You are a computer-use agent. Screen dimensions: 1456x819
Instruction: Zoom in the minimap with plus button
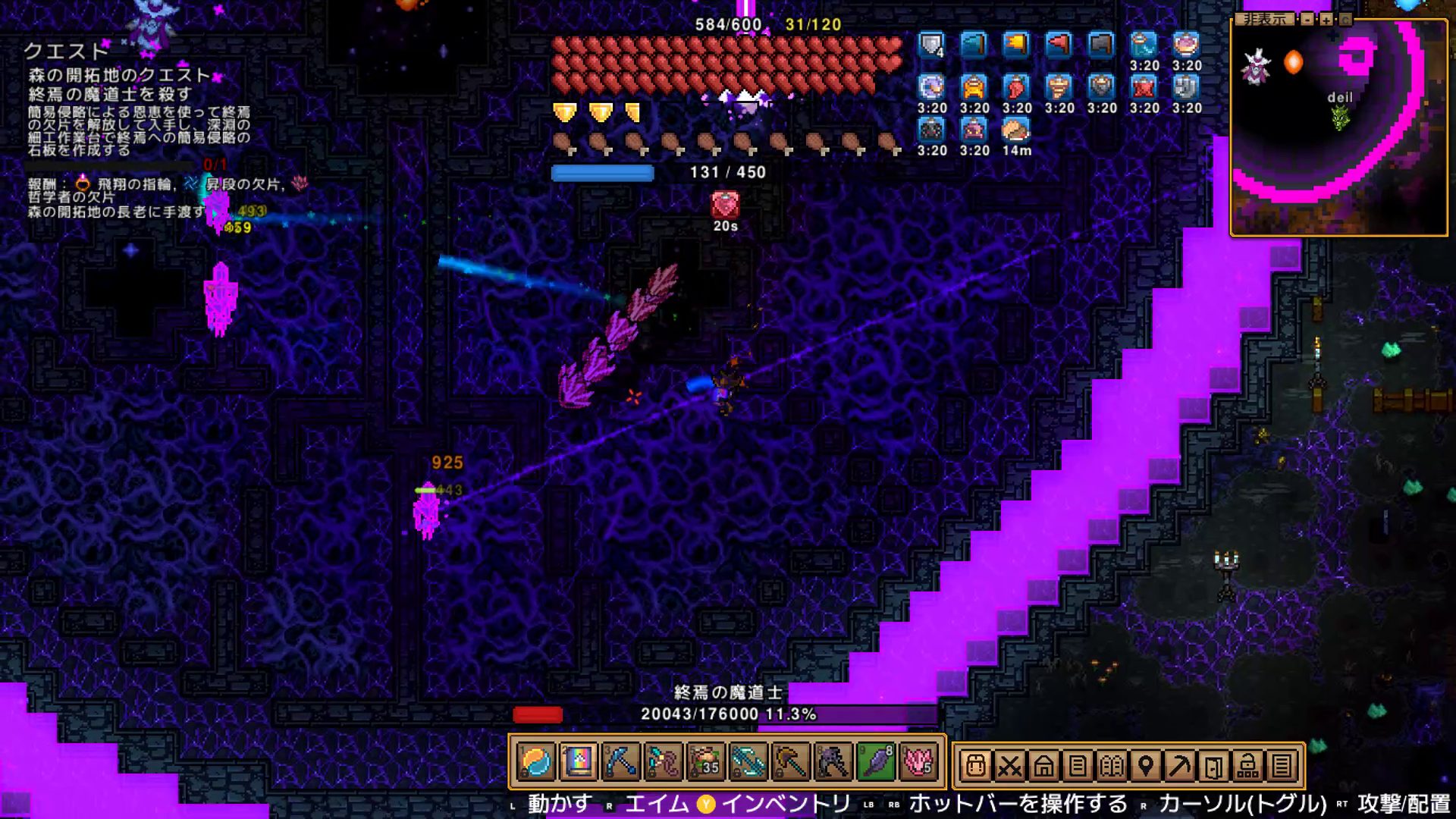[1326, 19]
